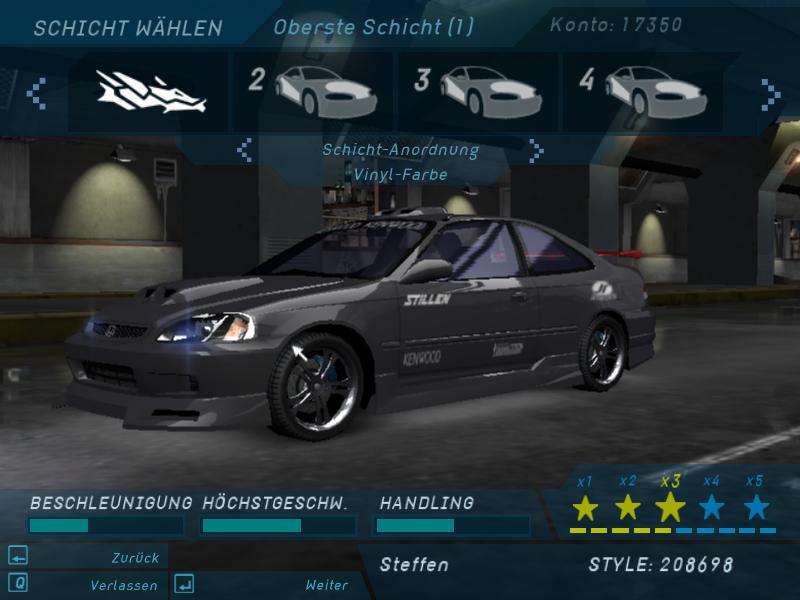Cycle submenu left with small arrow

[244, 151]
